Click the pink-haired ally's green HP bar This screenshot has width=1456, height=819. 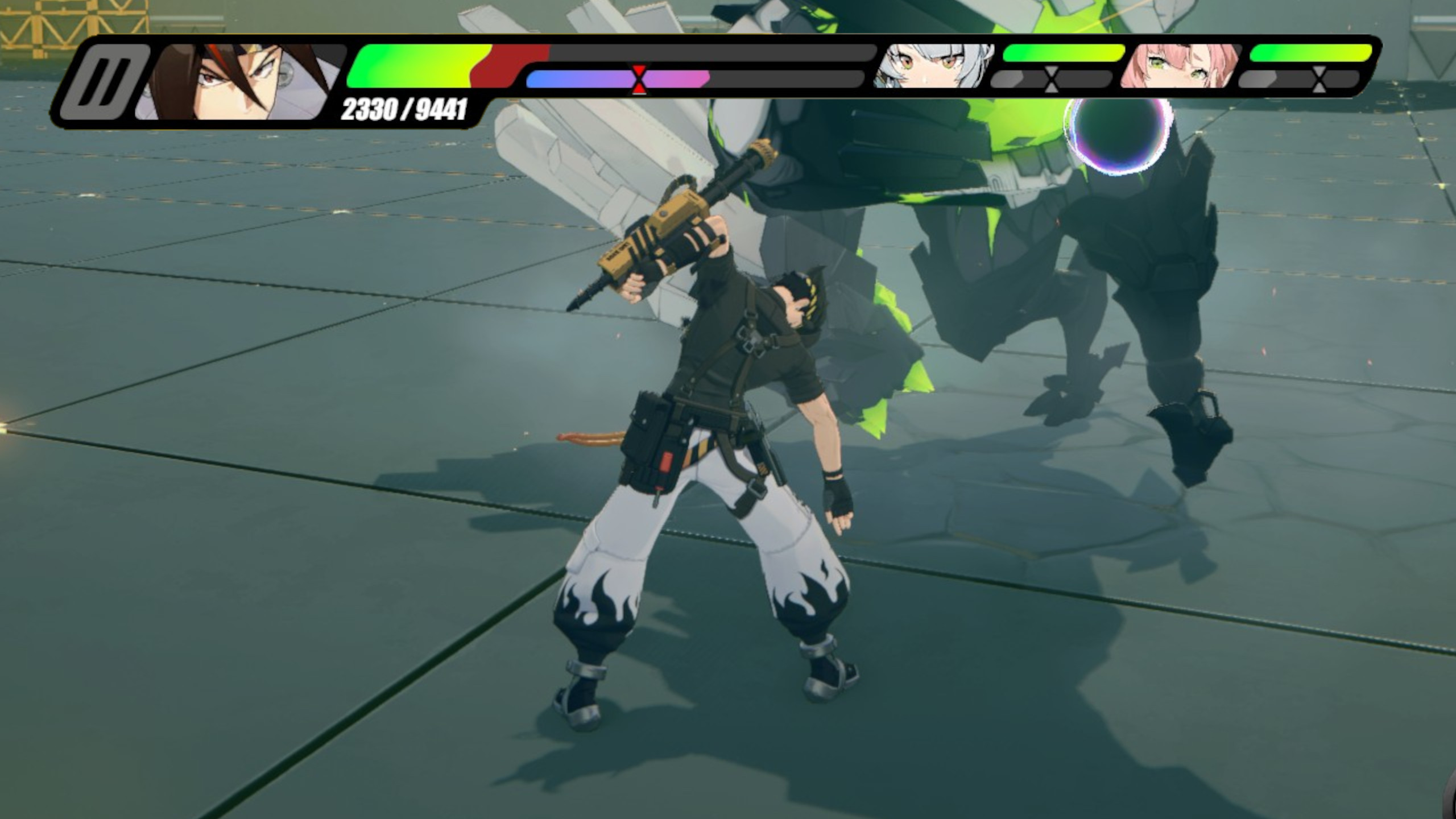pyautogui.click(x=1308, y=53)
